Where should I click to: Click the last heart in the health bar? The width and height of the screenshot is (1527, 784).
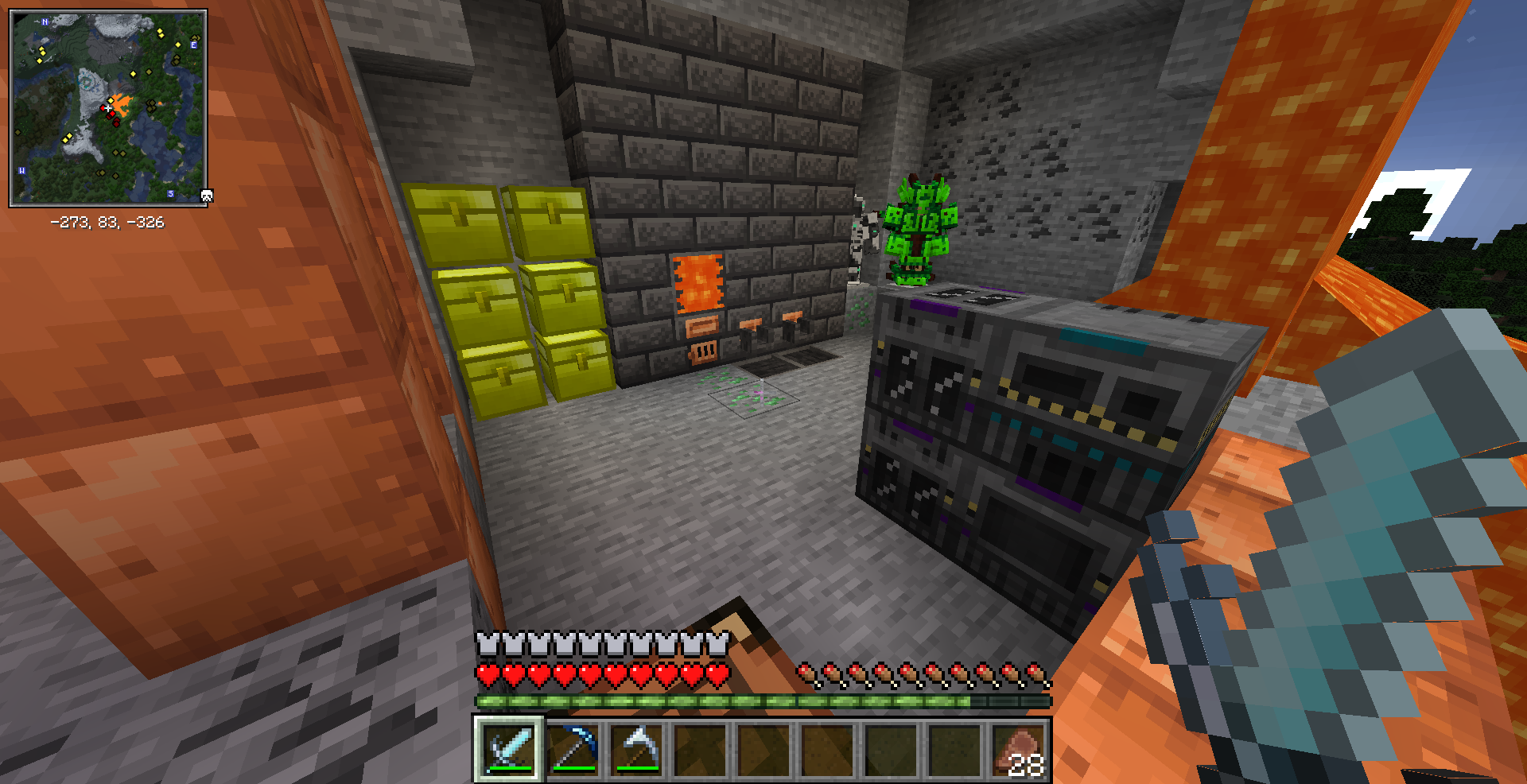[715, 672]
